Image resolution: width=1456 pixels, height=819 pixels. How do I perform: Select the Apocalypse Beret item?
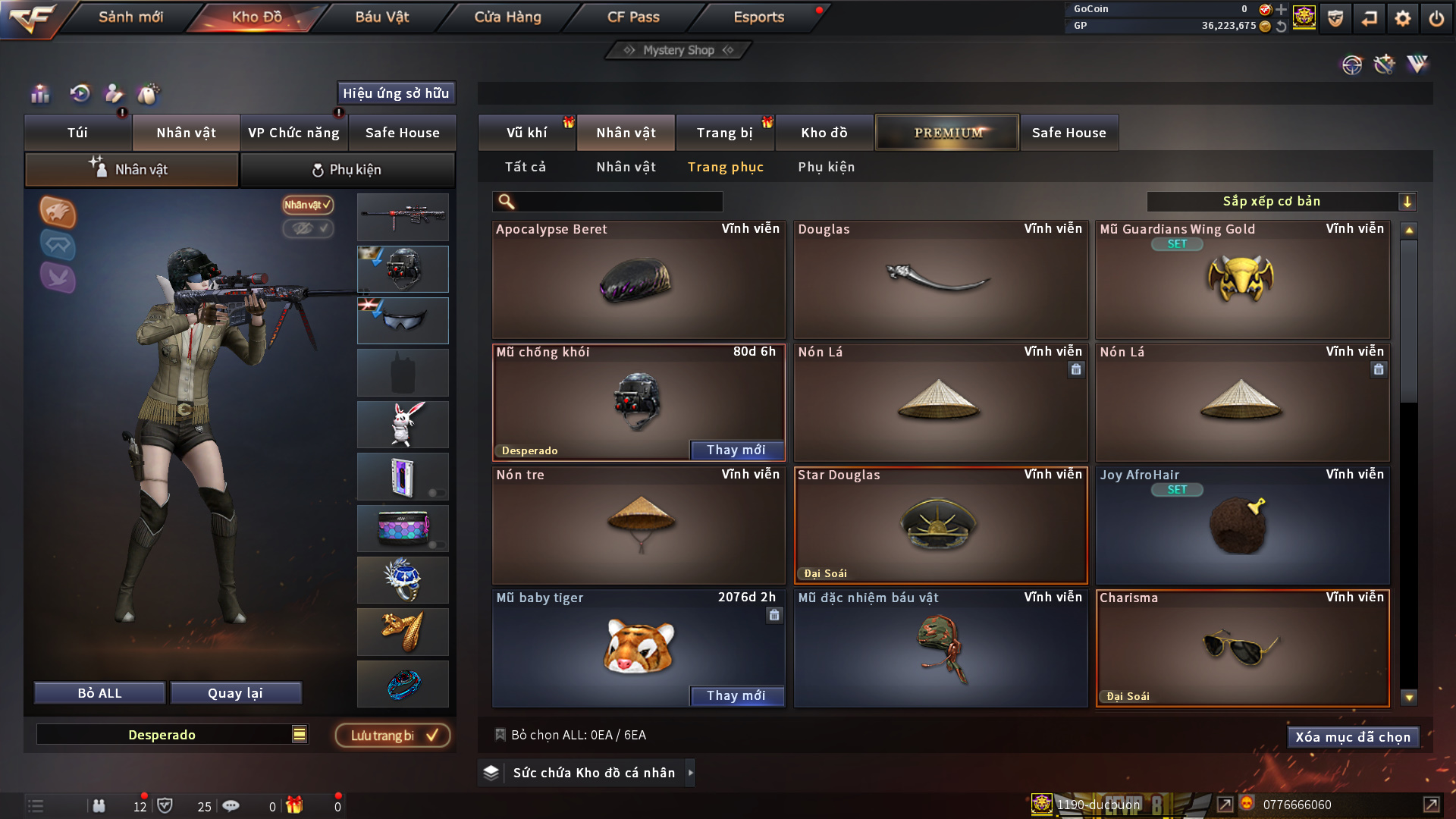pyautogui.click(x=638, y=280)
